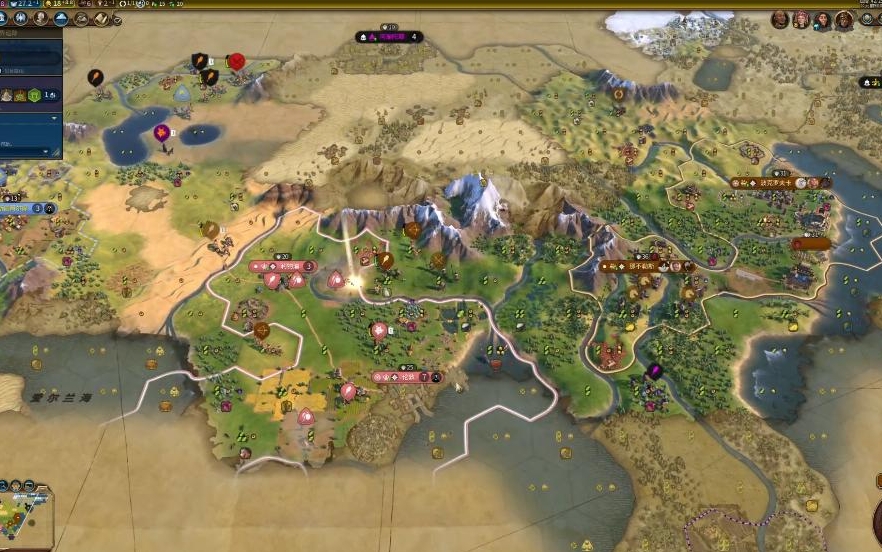Select the city banner with population 25
882x552 pixels.
(x=407, y=378)
